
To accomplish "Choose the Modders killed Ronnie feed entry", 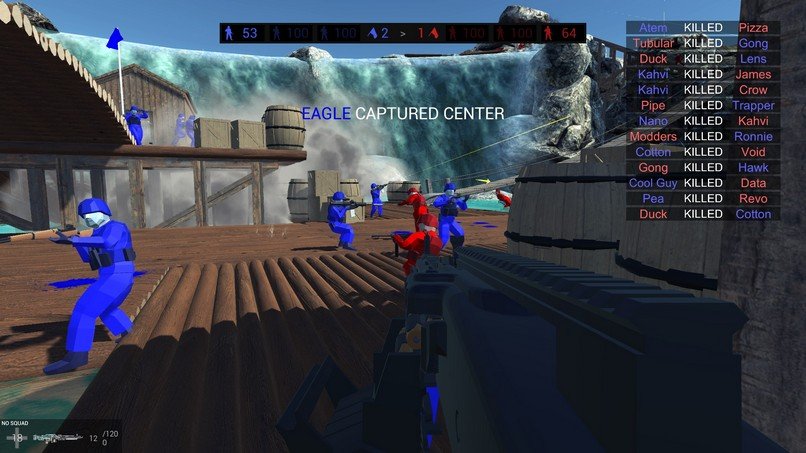I will pos(702,136).
